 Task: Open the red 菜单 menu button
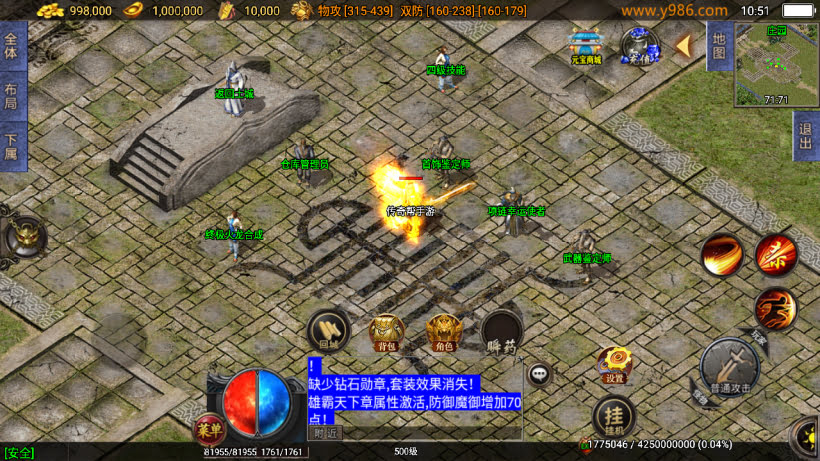pos(209,428)
